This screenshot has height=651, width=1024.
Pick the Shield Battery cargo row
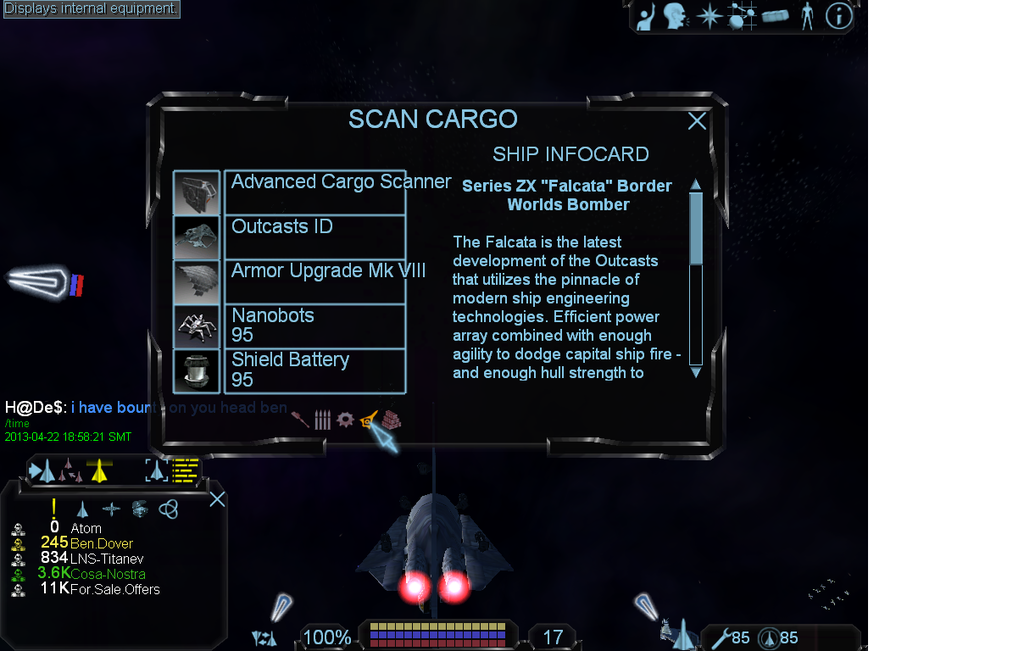pos(315,370)
